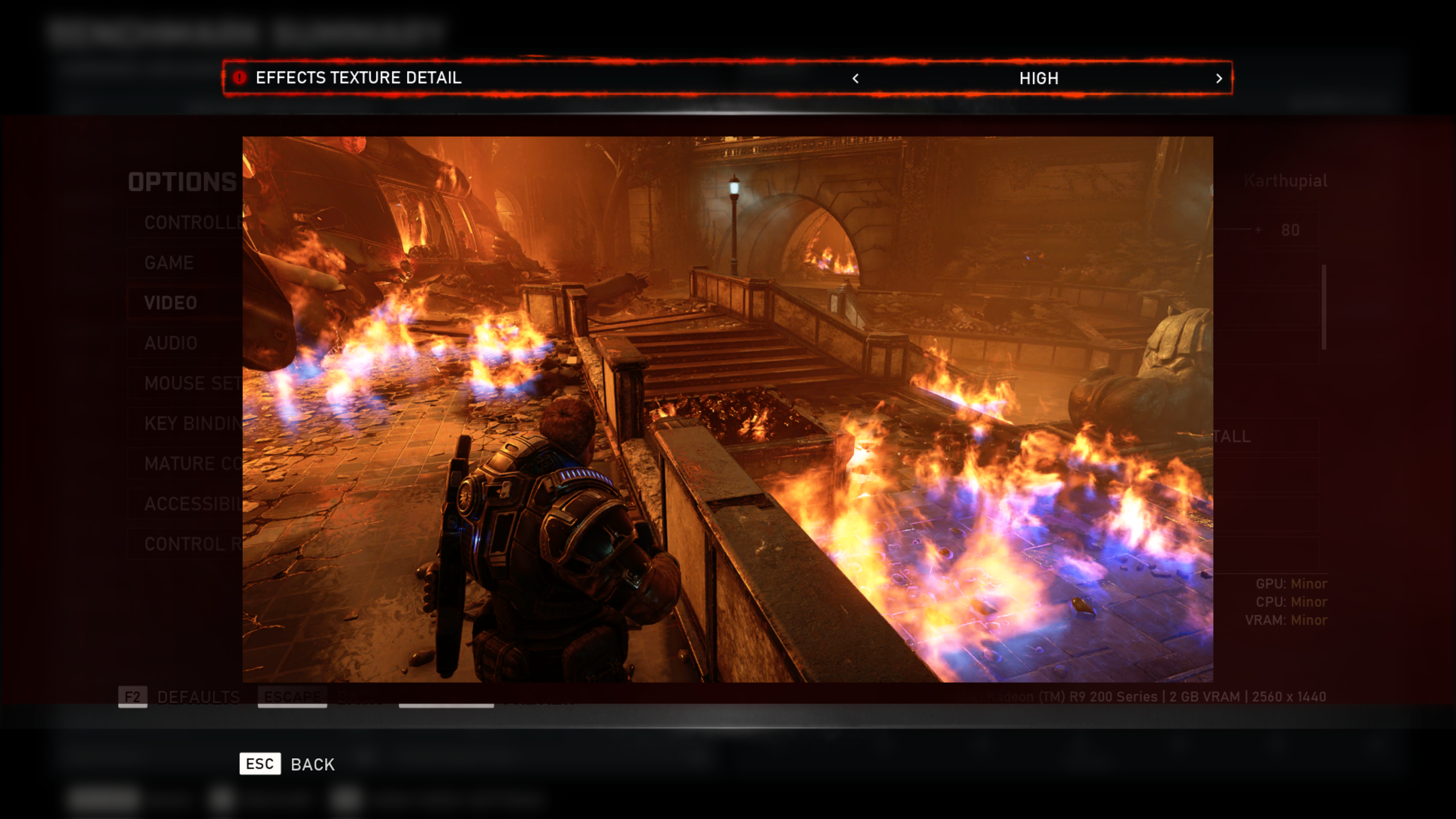Click the ESC key icon next to Back
The height and width of the screenshot is (819, 1456).
pos(259,764)
